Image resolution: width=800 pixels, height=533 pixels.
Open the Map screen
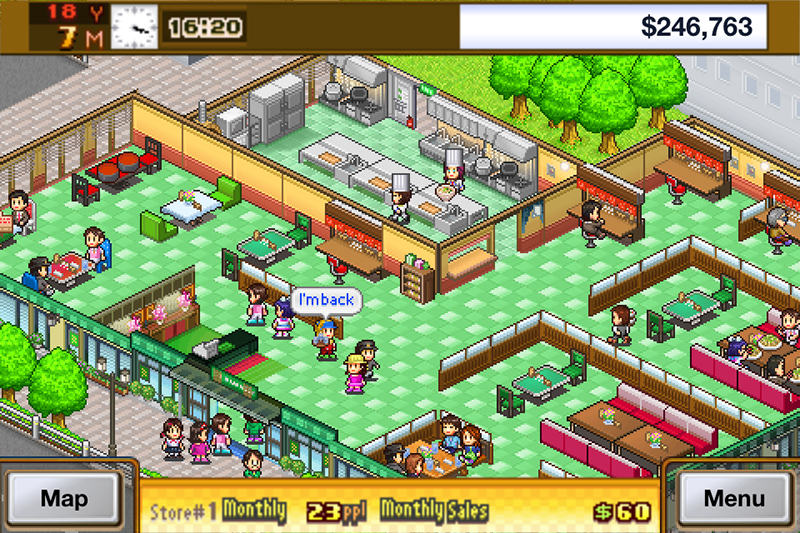[65, 498]
